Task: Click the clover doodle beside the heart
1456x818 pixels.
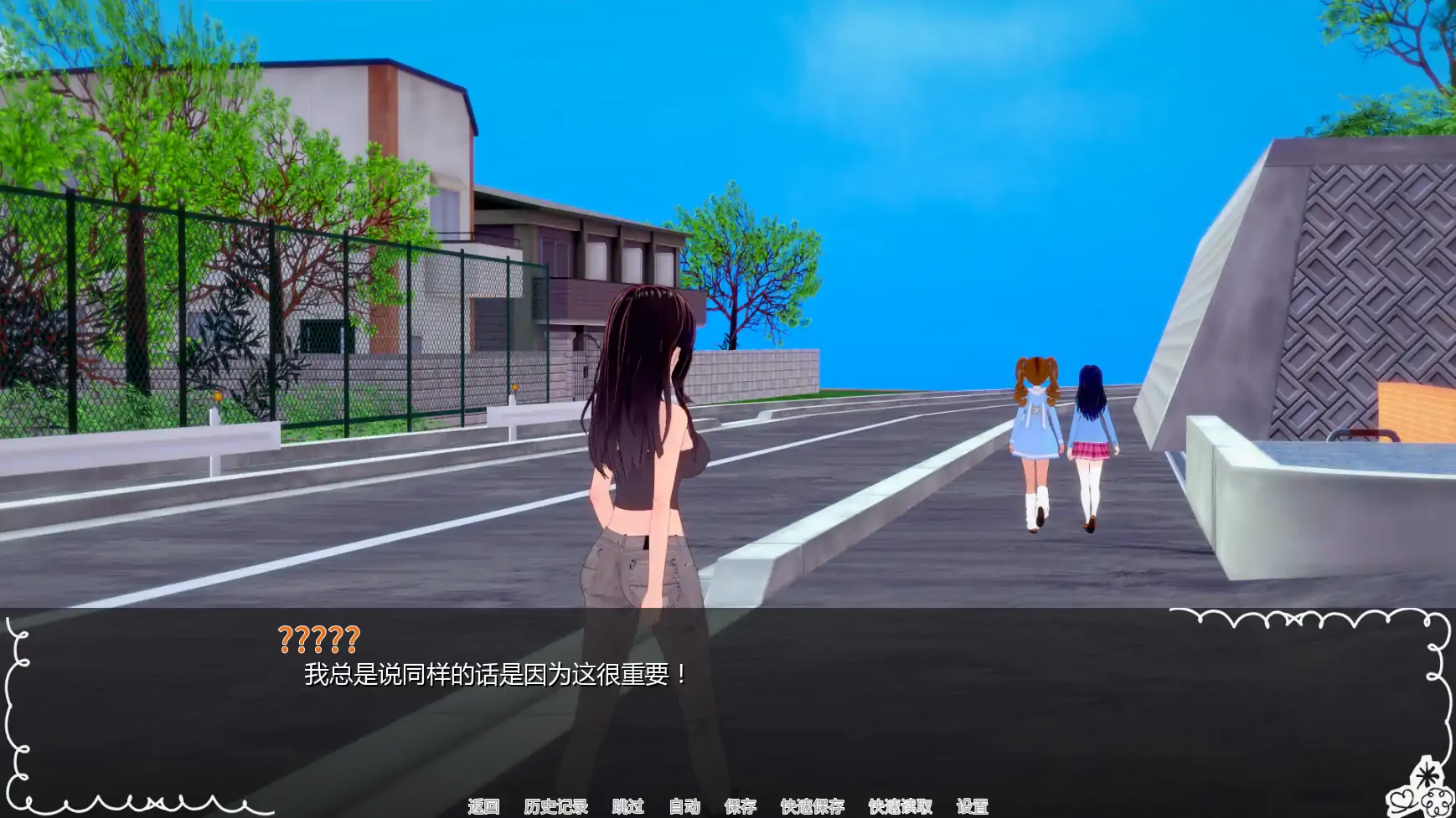Action: pos(1438,802)
